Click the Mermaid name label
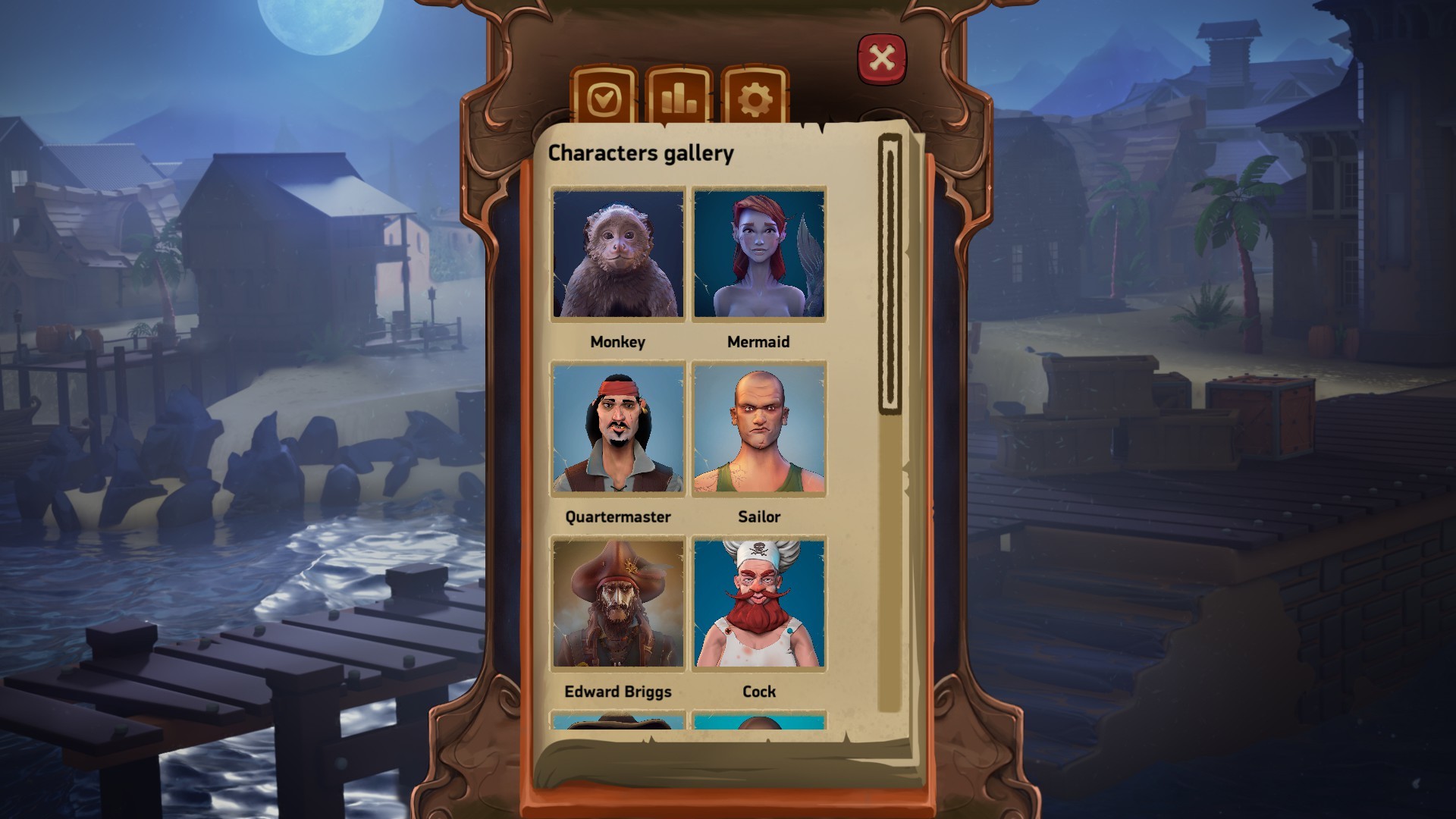Viewport: 1456px width, 819px height. pos(760,342)
